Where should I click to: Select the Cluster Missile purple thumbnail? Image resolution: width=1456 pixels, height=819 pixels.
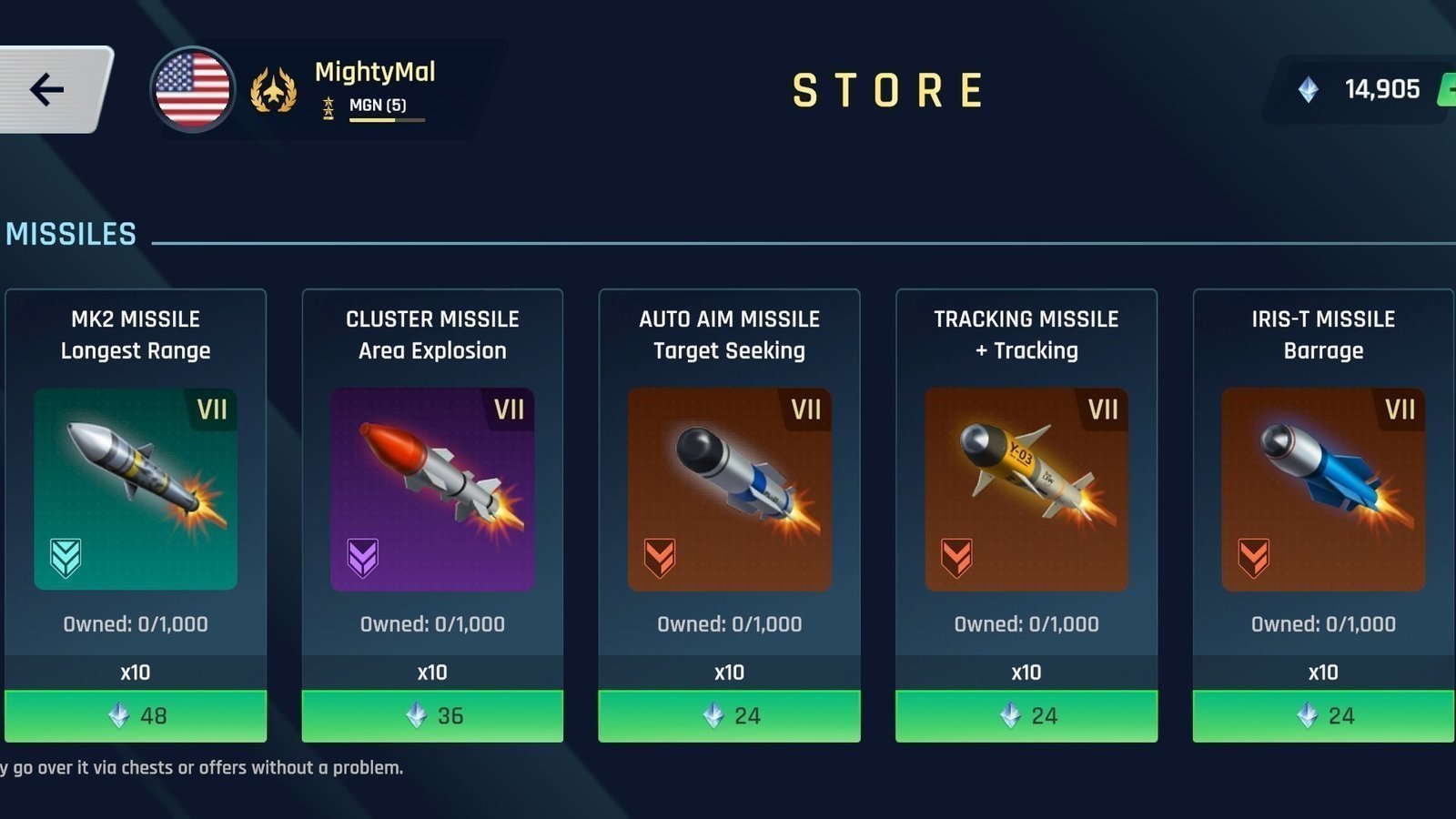432,490
